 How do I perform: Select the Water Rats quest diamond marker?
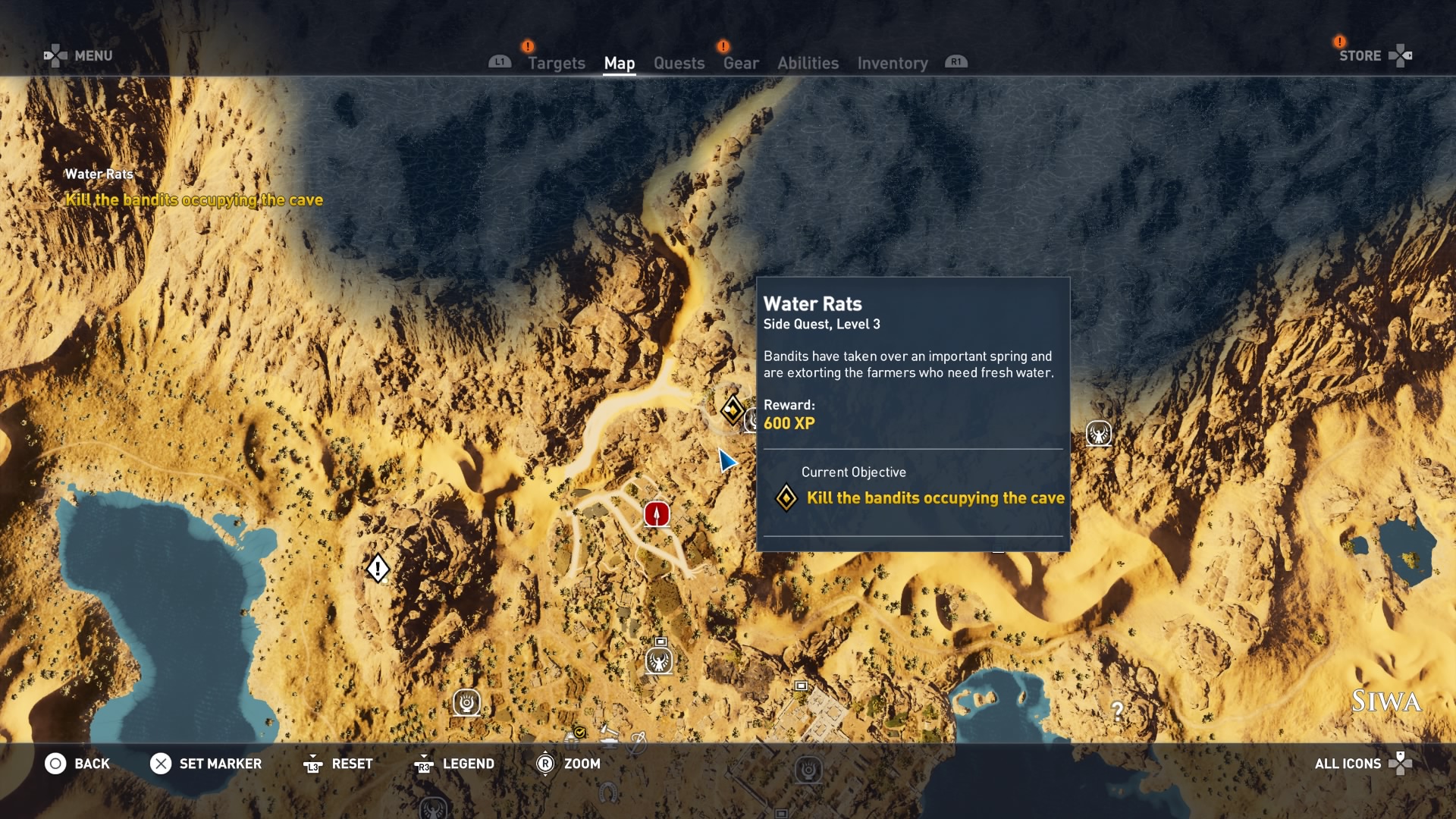click(x=732, y=409)
